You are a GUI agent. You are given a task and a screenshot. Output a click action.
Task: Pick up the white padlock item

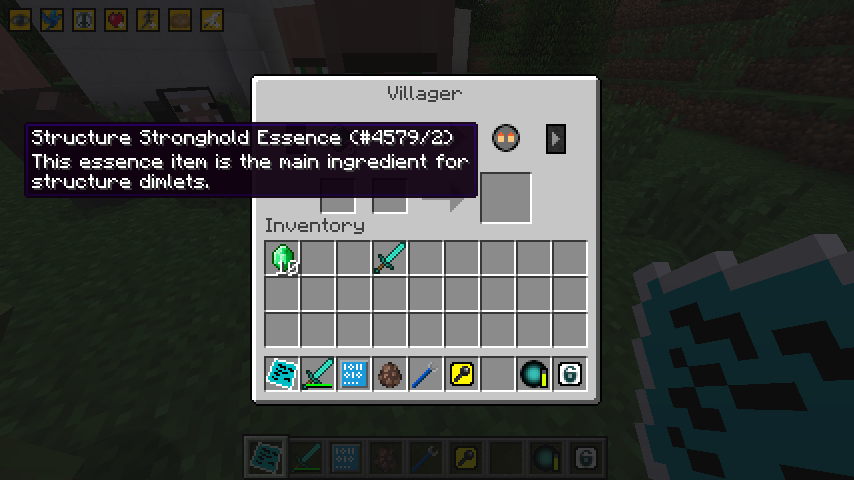569,375
